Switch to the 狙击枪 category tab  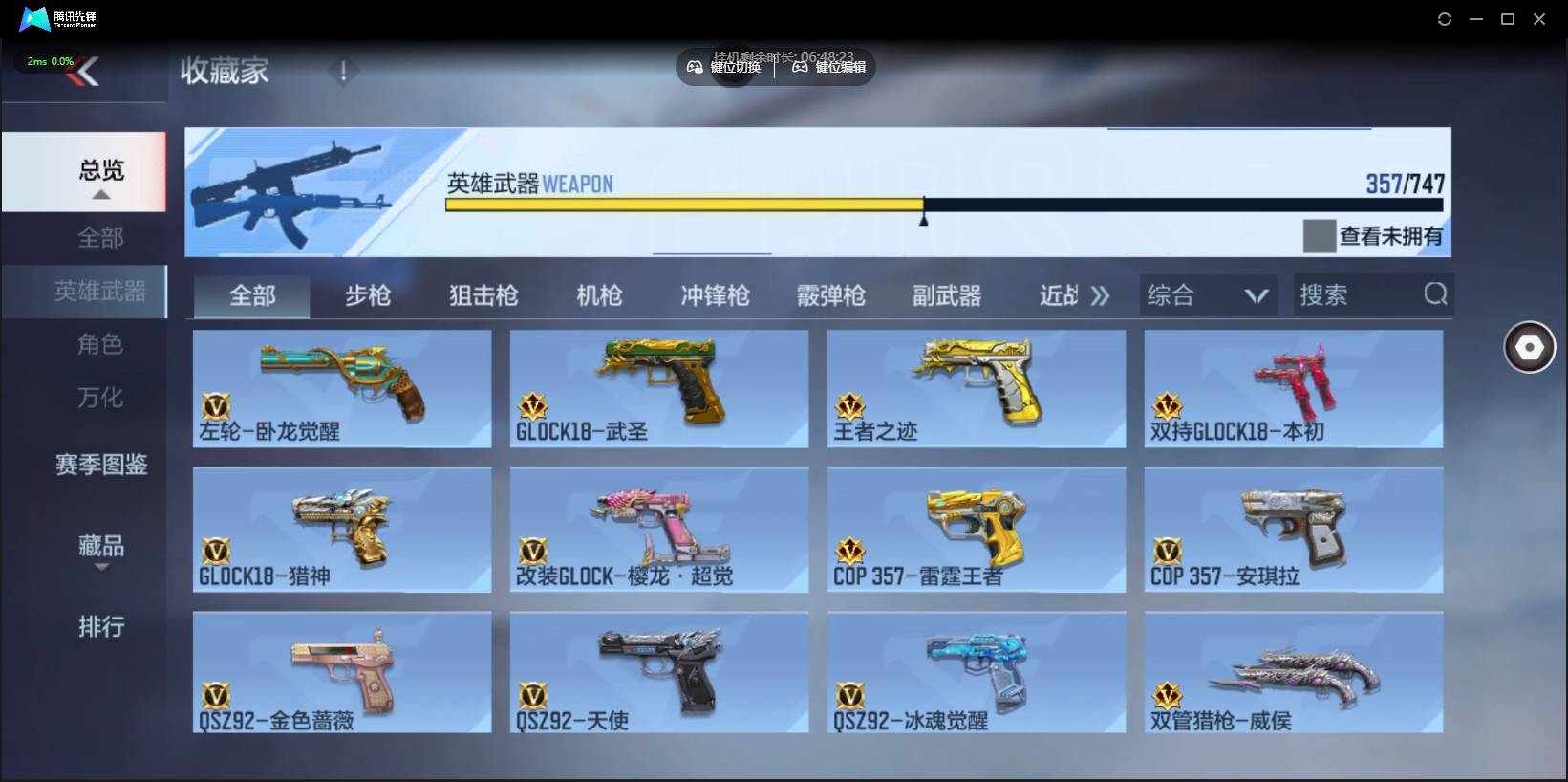pos(483,295)
